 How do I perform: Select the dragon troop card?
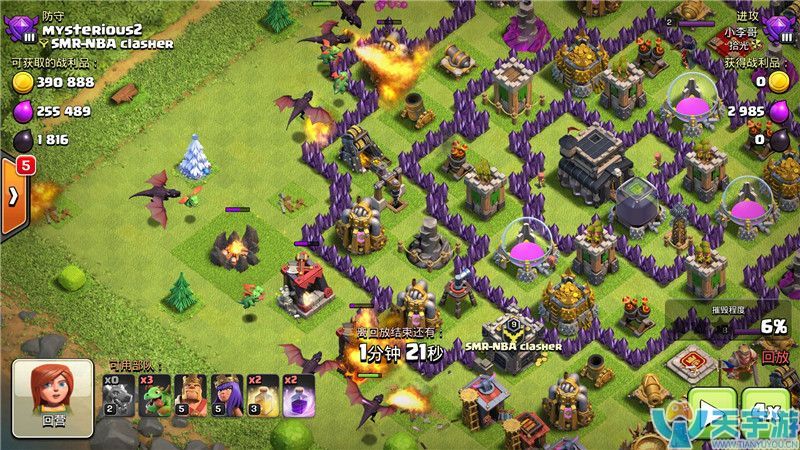click(120, 394)
